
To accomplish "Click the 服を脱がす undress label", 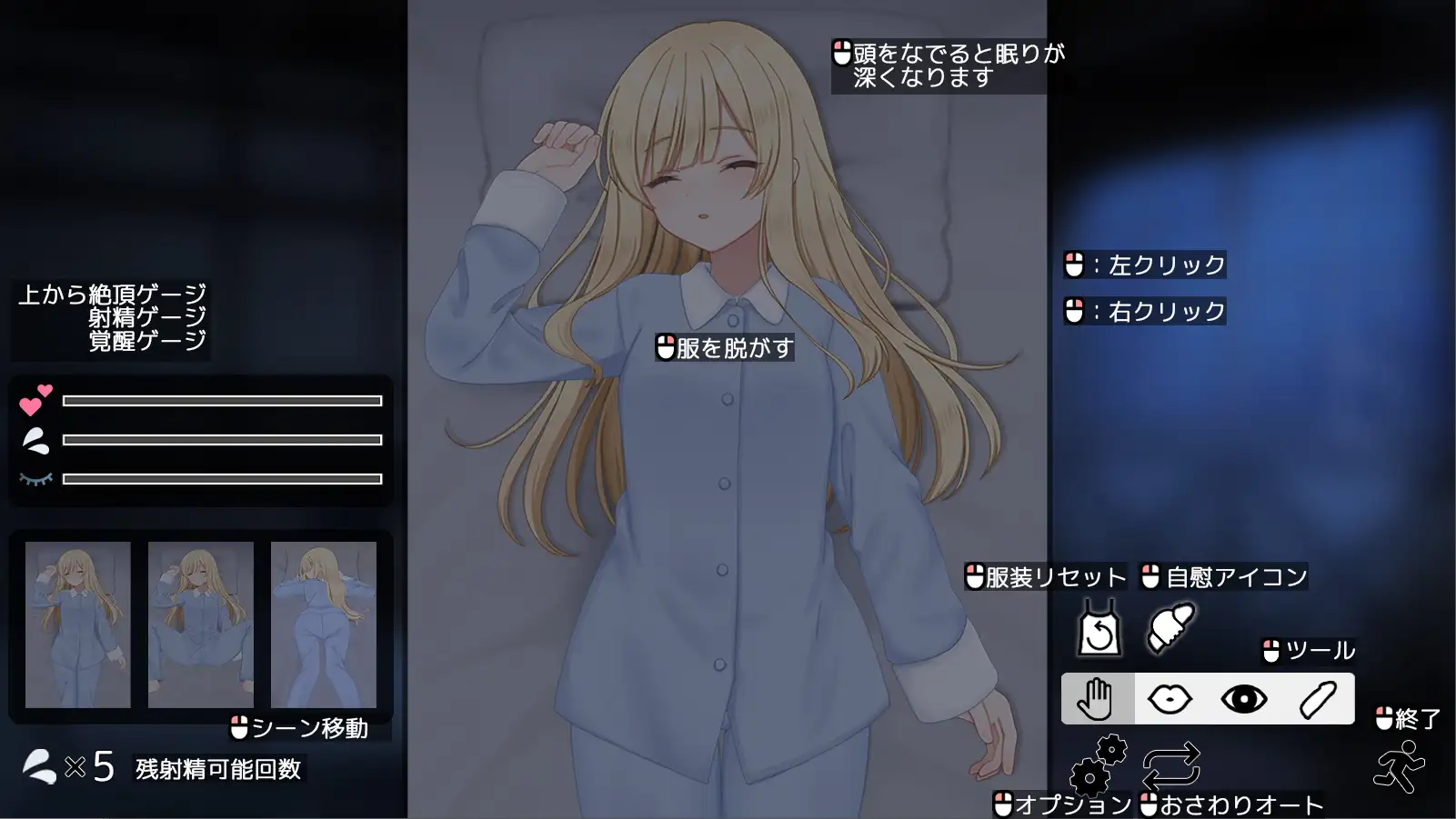I will pos(724,347).
